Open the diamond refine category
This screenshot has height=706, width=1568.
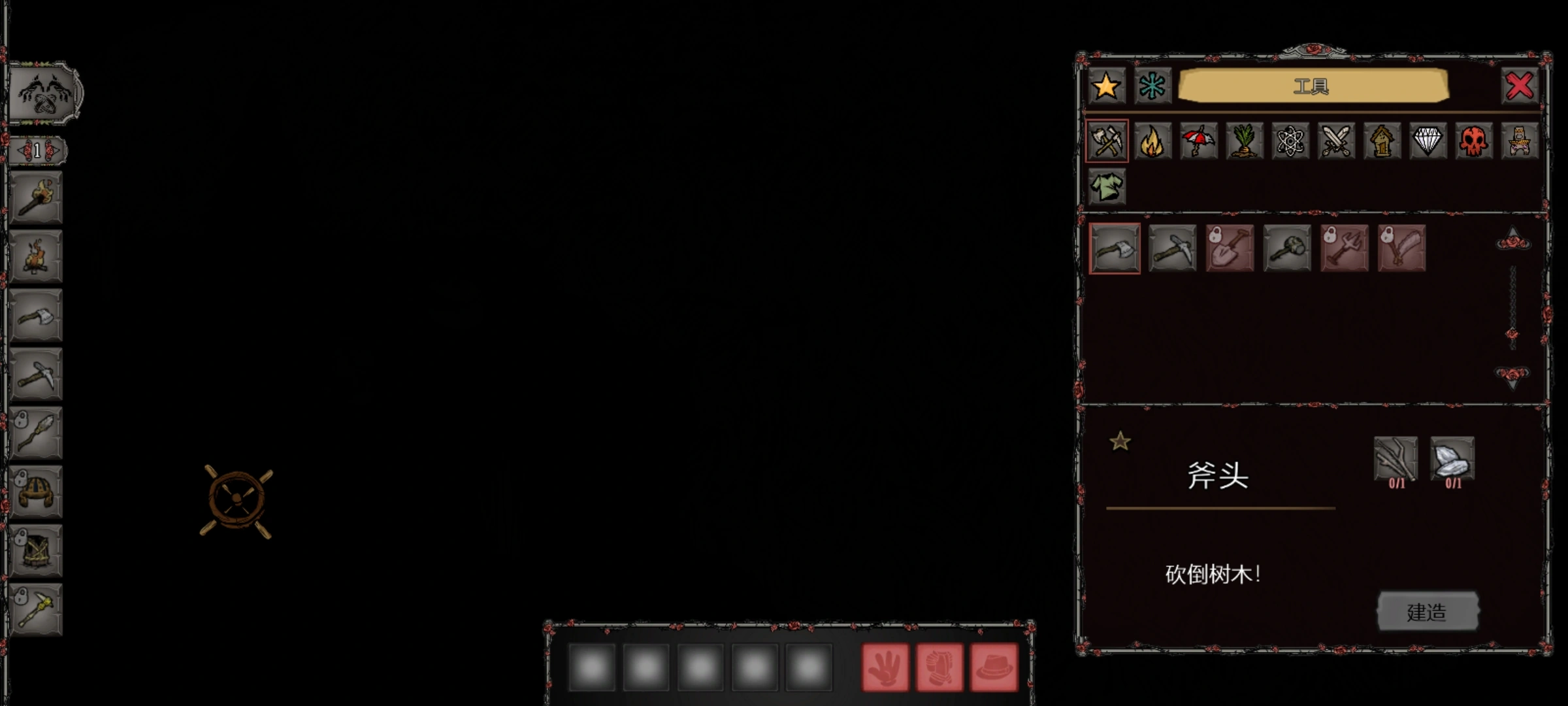coord(1428,141)
